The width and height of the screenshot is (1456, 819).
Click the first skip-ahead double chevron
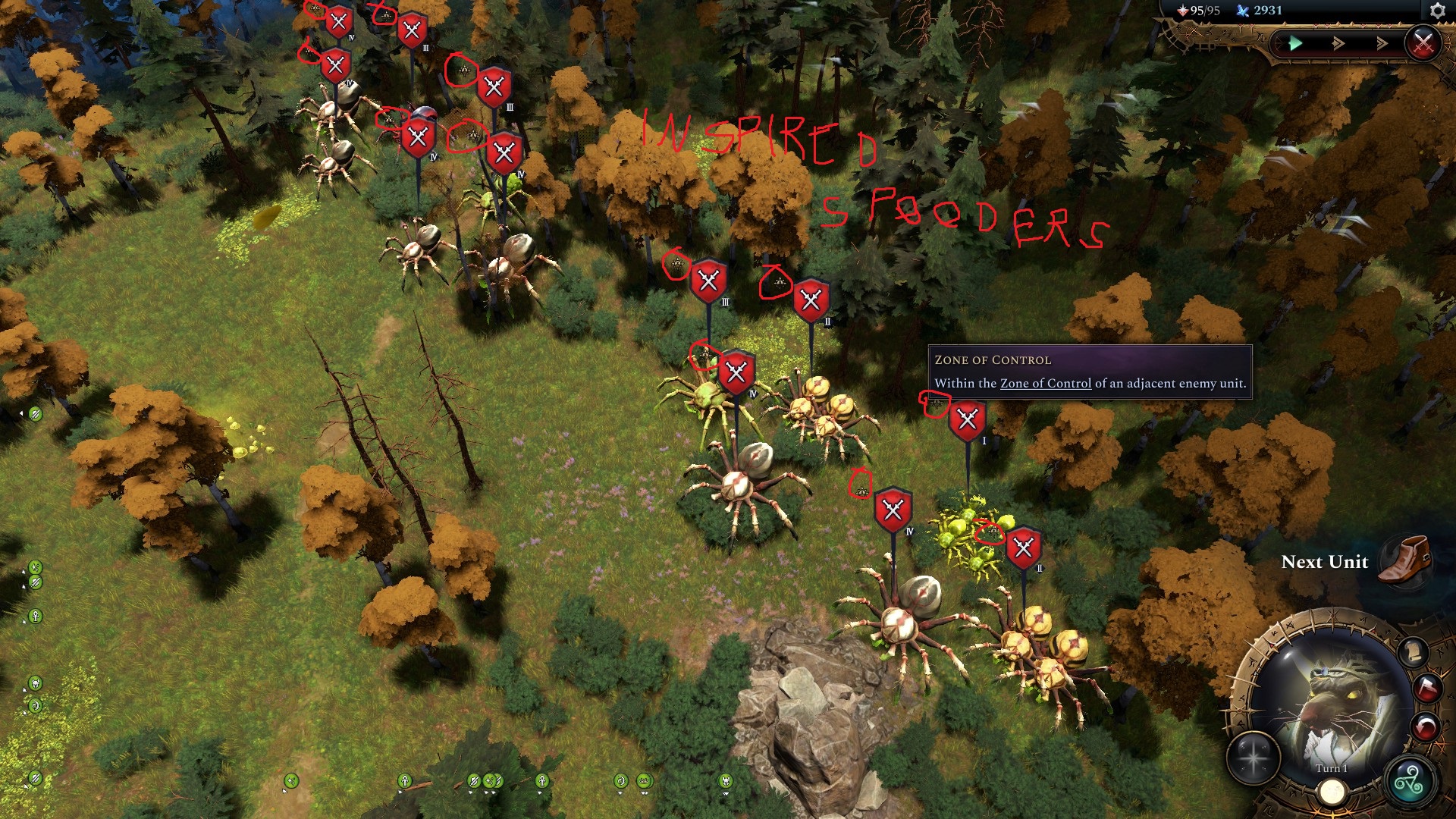1338,43
